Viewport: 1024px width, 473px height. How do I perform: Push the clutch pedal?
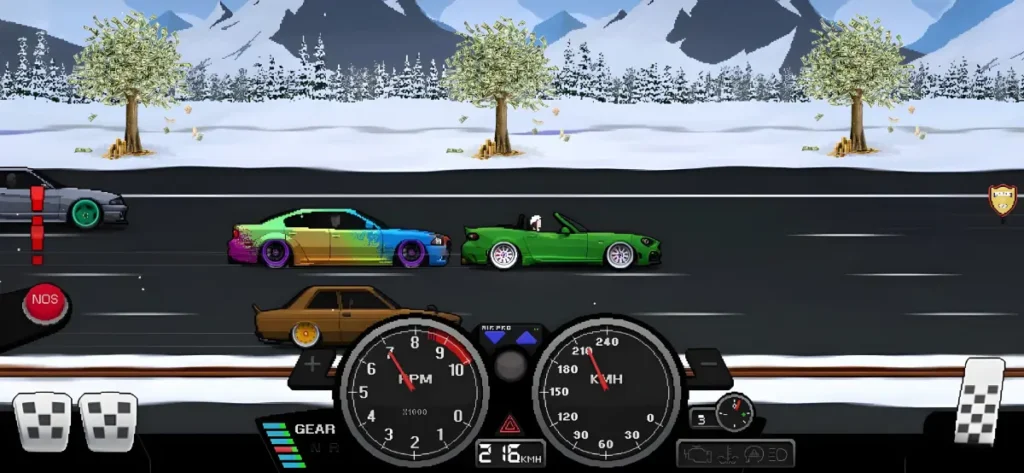[x=41, y=421]
